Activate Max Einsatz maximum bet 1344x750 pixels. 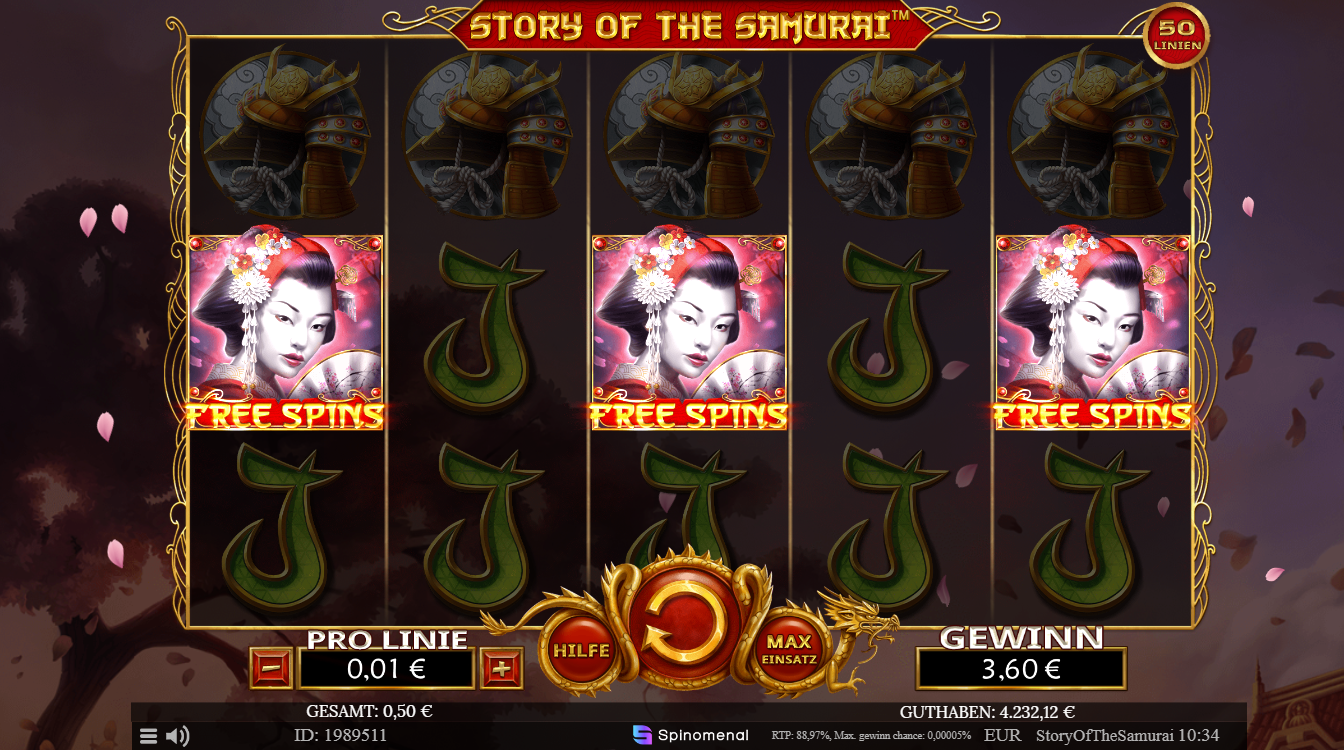790,650
